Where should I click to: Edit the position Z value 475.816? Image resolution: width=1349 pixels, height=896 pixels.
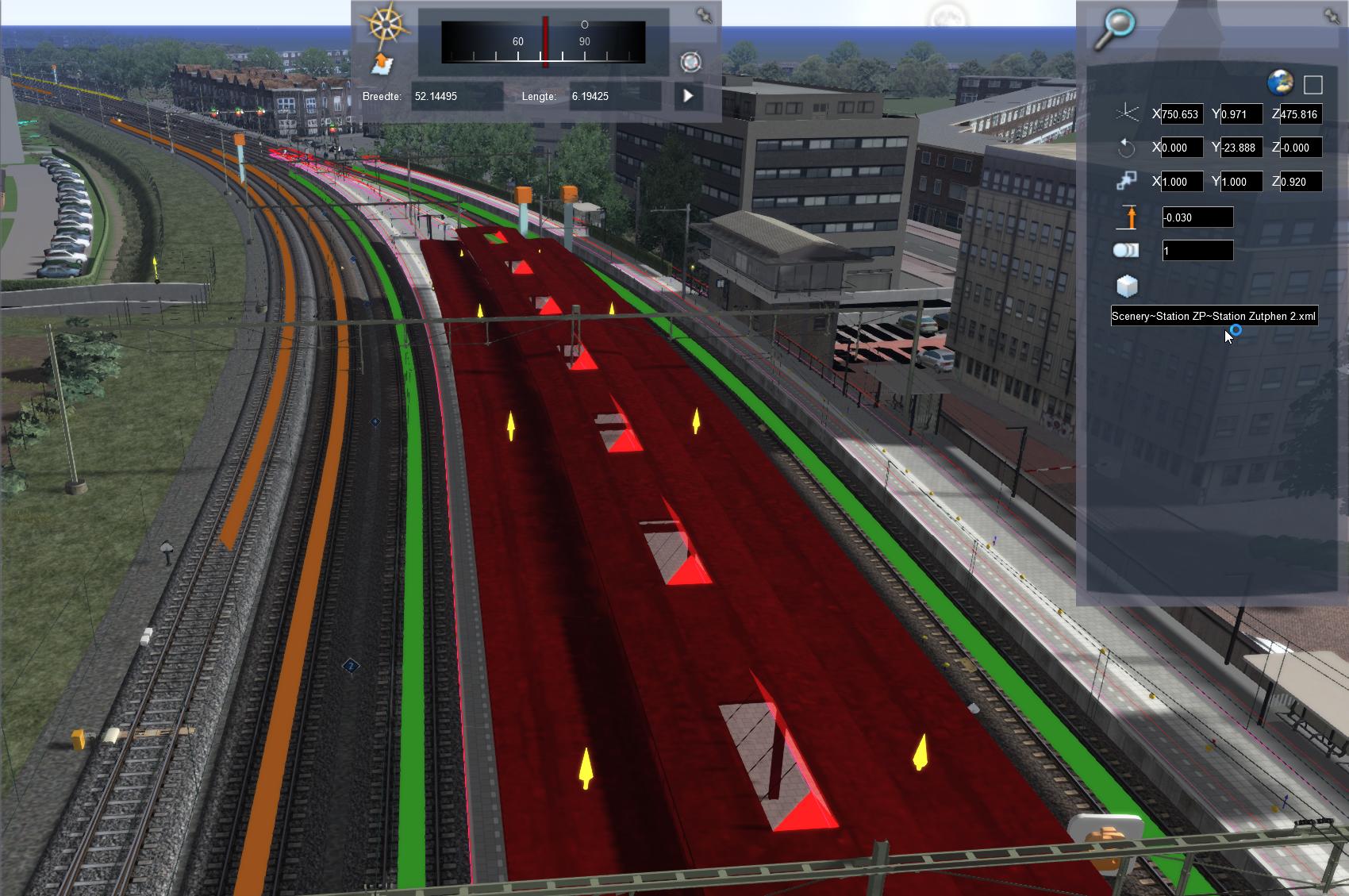pyautogui.click(x=1300, y=114)
